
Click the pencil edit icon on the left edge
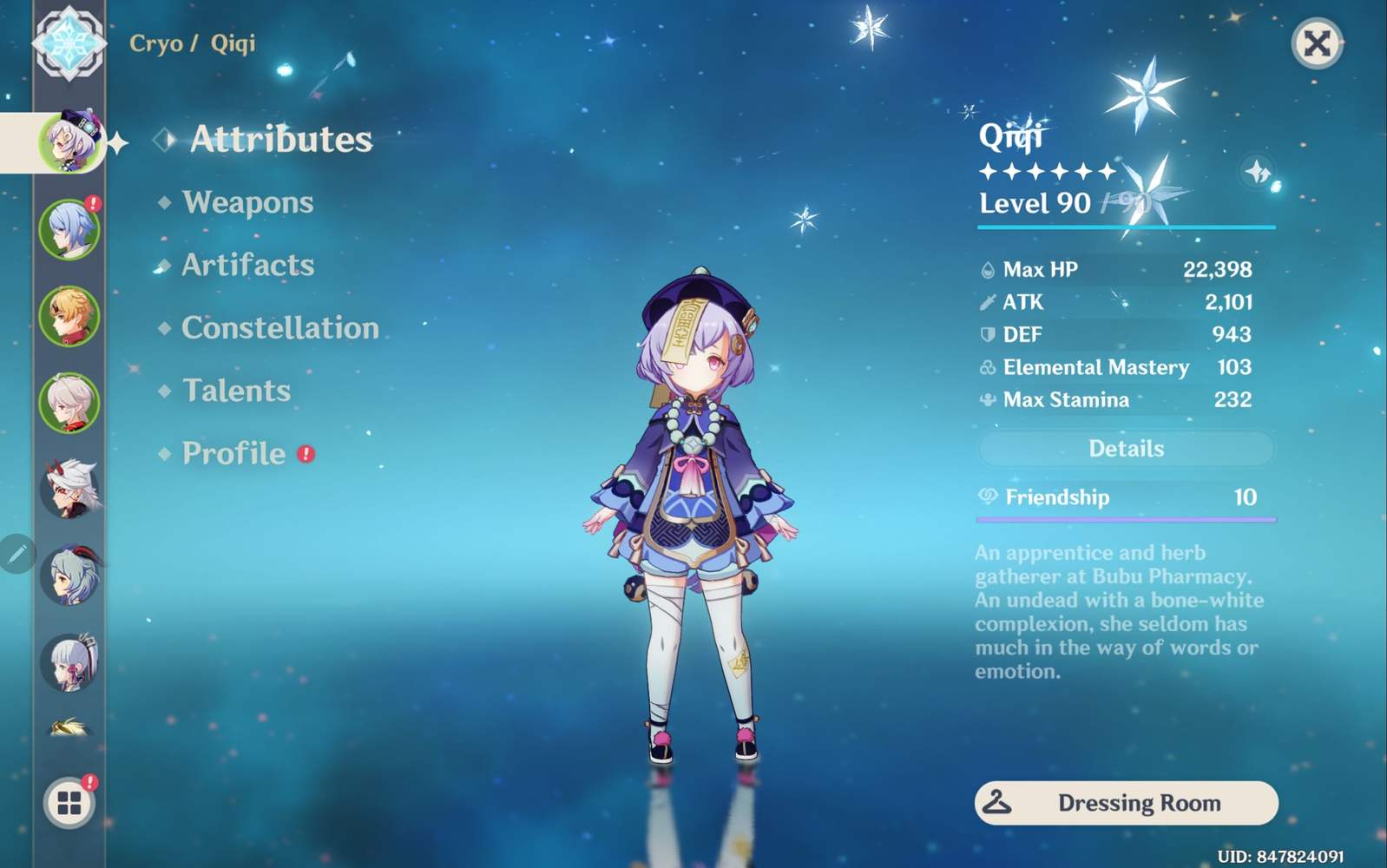pos(17,553)
